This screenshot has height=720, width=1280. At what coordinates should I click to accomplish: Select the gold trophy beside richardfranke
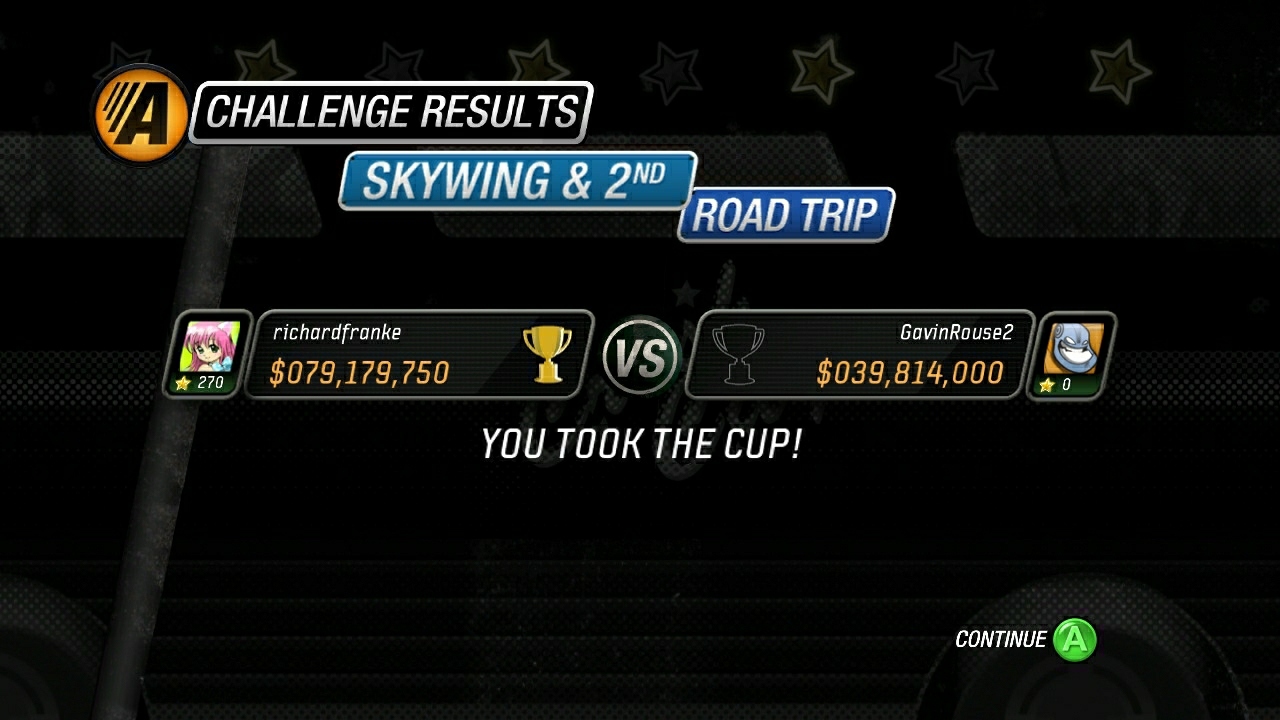click(548, 356)
